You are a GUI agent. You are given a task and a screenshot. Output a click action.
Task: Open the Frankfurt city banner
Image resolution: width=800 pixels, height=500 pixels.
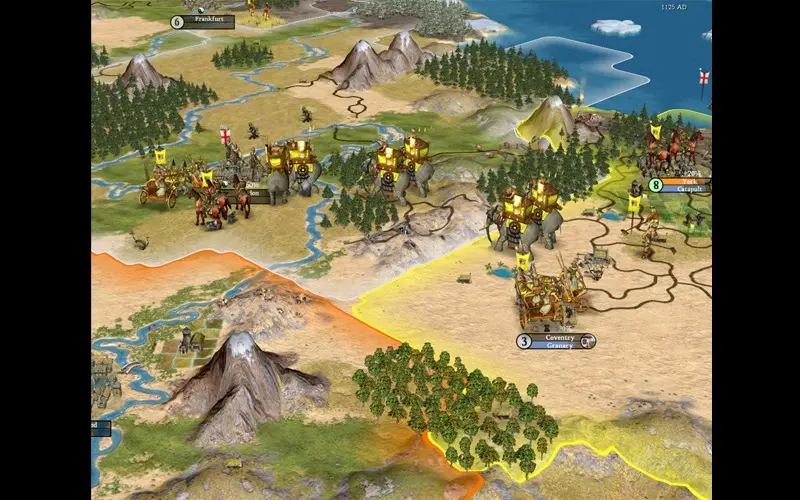208,21
